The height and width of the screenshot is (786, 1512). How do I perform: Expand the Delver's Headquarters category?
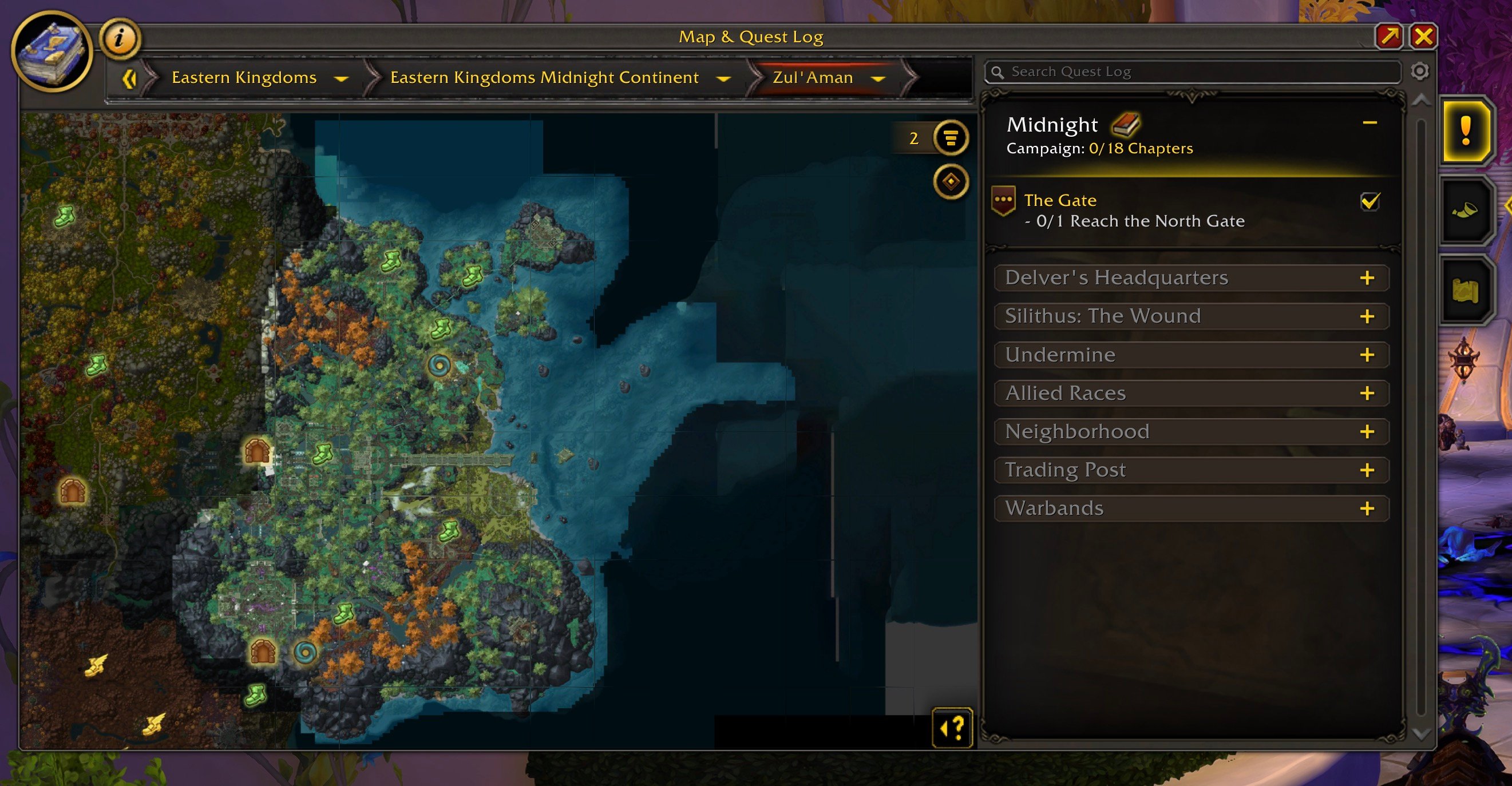pos(1367,278)
